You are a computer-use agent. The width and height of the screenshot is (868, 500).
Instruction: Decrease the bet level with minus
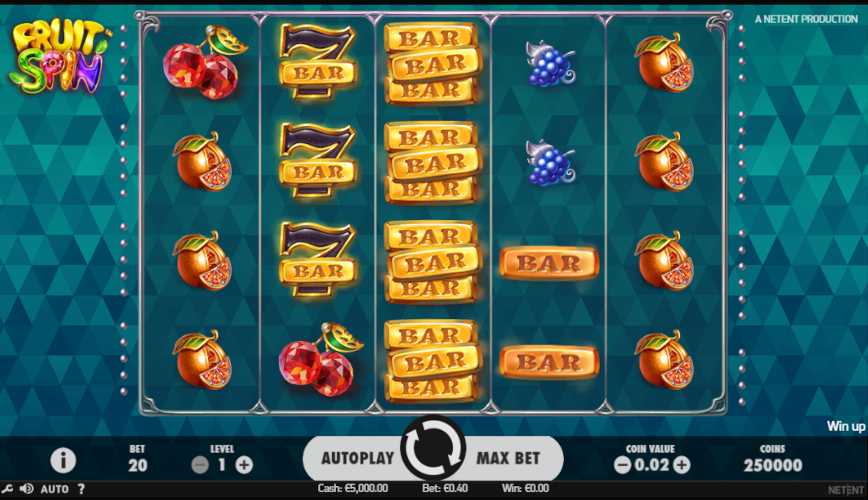point(200,465)
